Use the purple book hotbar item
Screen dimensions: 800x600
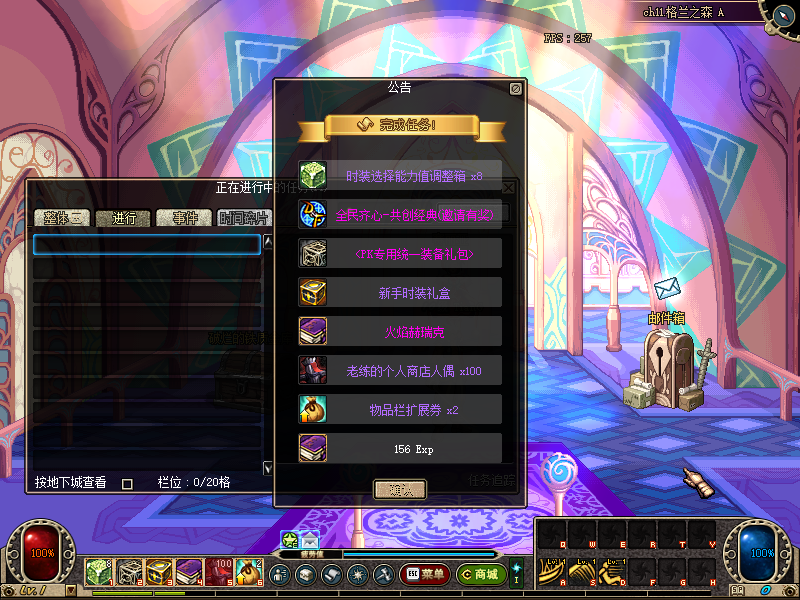tap(190, 572)
